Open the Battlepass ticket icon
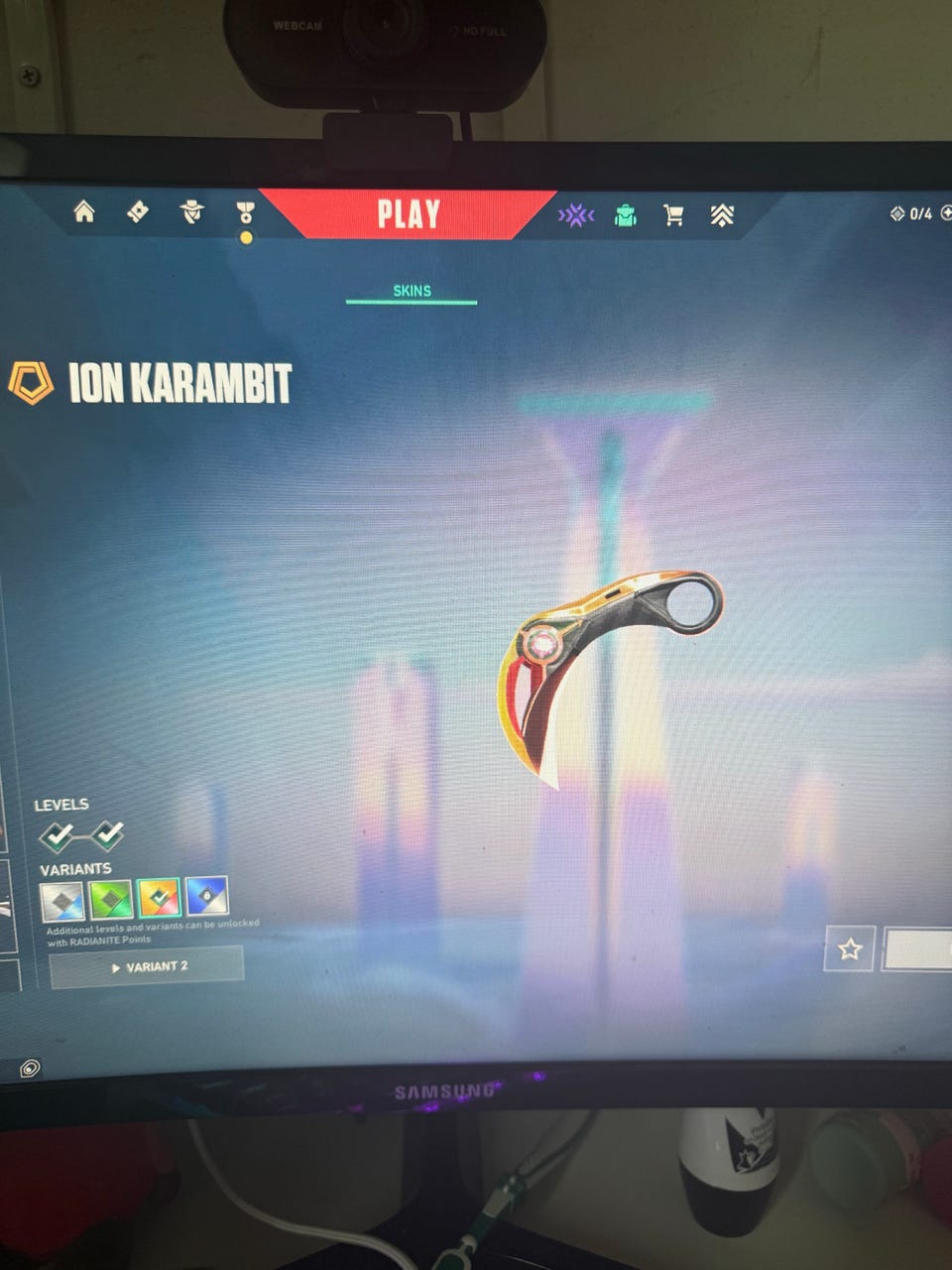 [138, 211]
